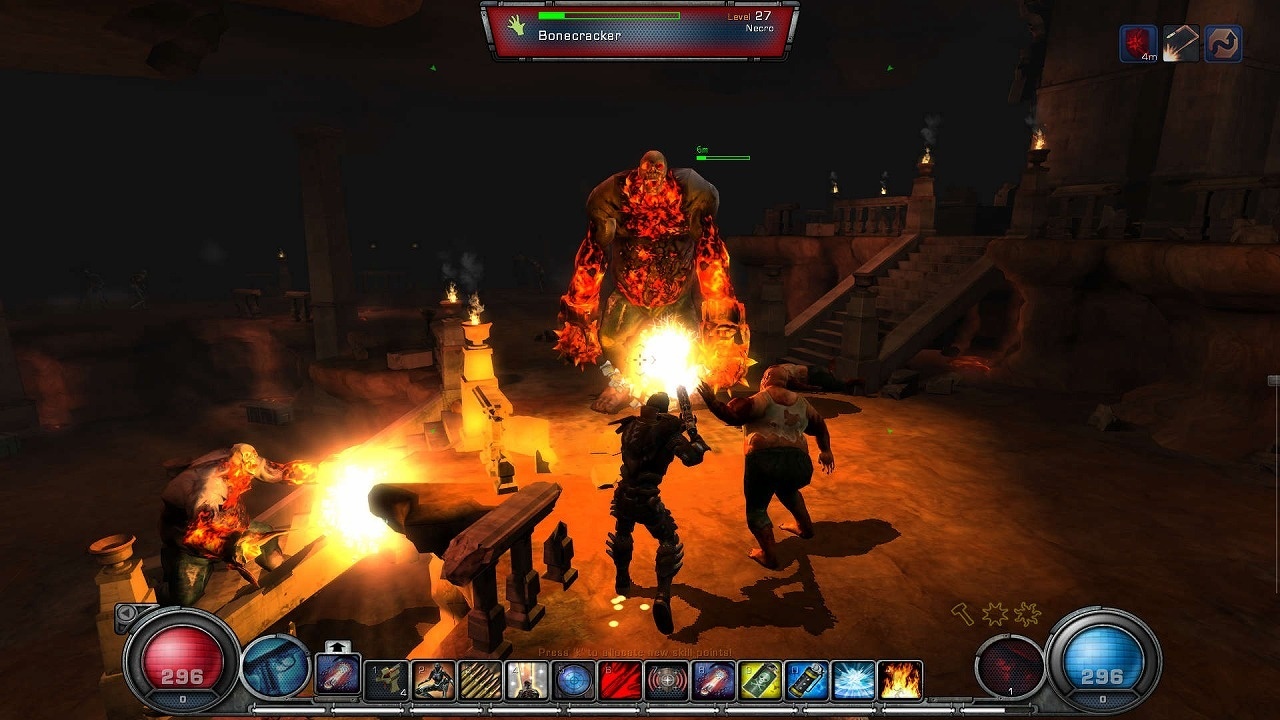The height and width of the screenshot is (720, 1280).
Task: Select the green toxic grenade icon
Action: (x=757, y=680)
